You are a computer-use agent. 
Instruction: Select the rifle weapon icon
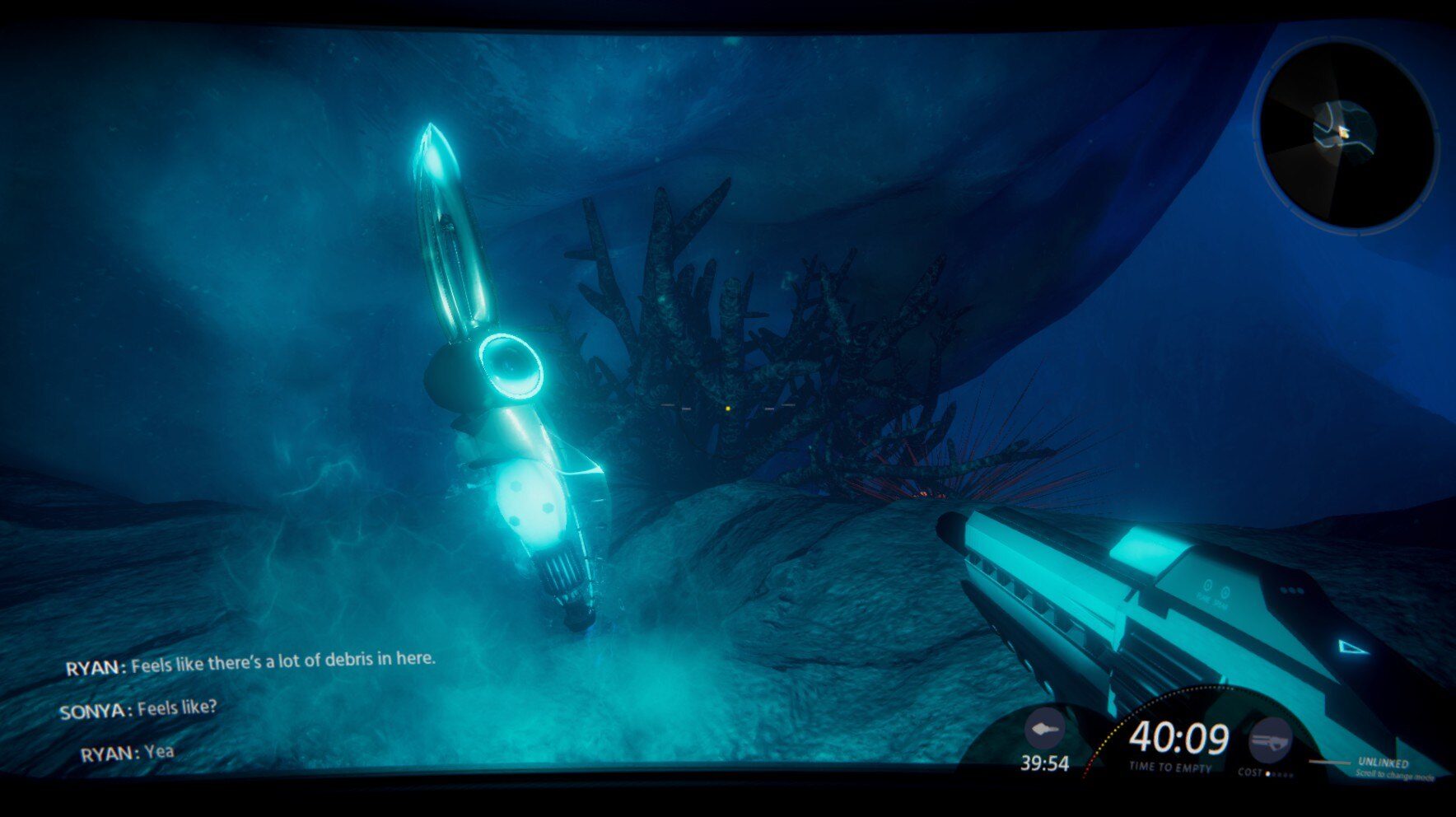[x=1269, y=740]
